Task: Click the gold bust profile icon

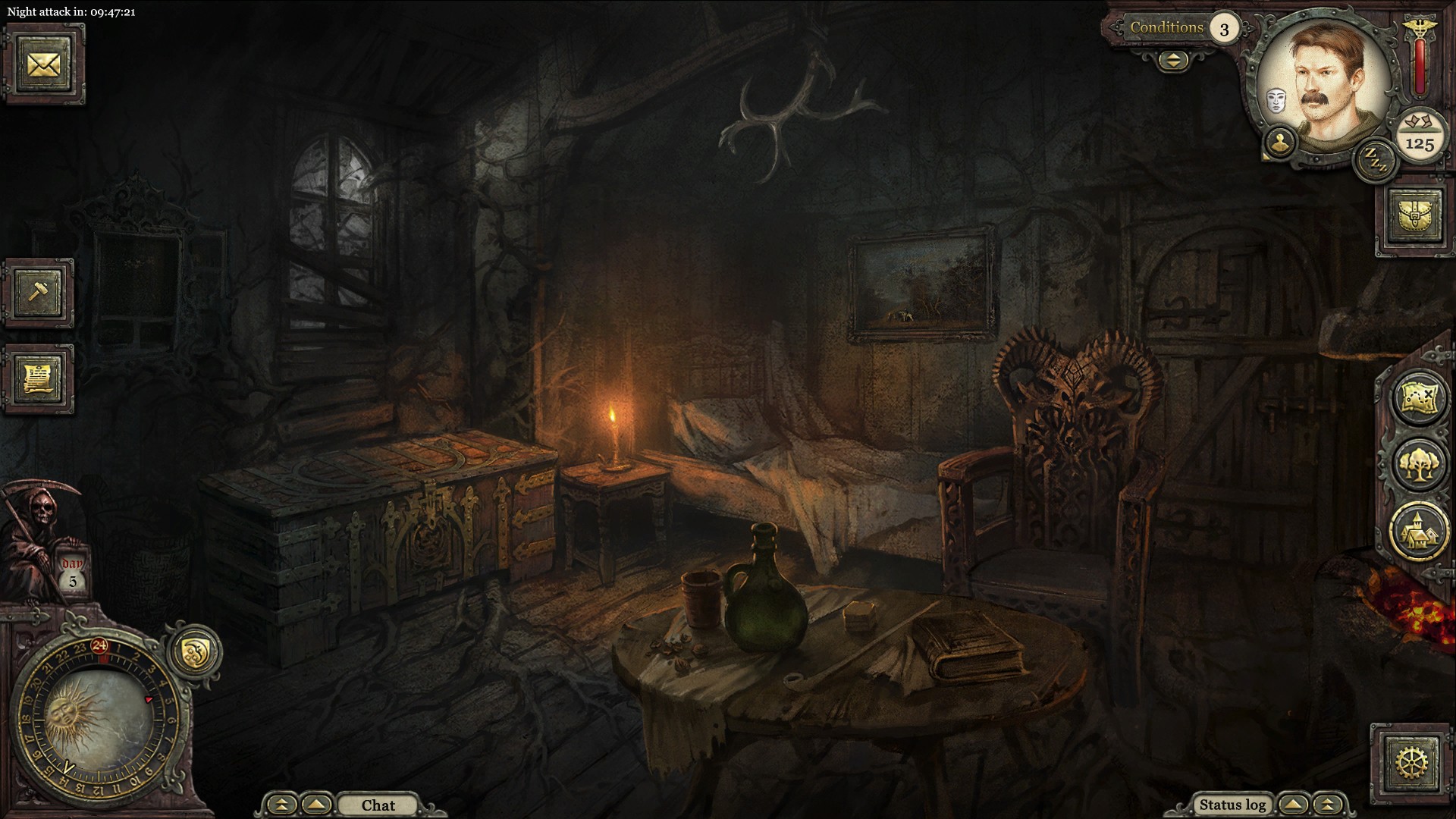Action: pyautogui.click(x=1280, y=142)
